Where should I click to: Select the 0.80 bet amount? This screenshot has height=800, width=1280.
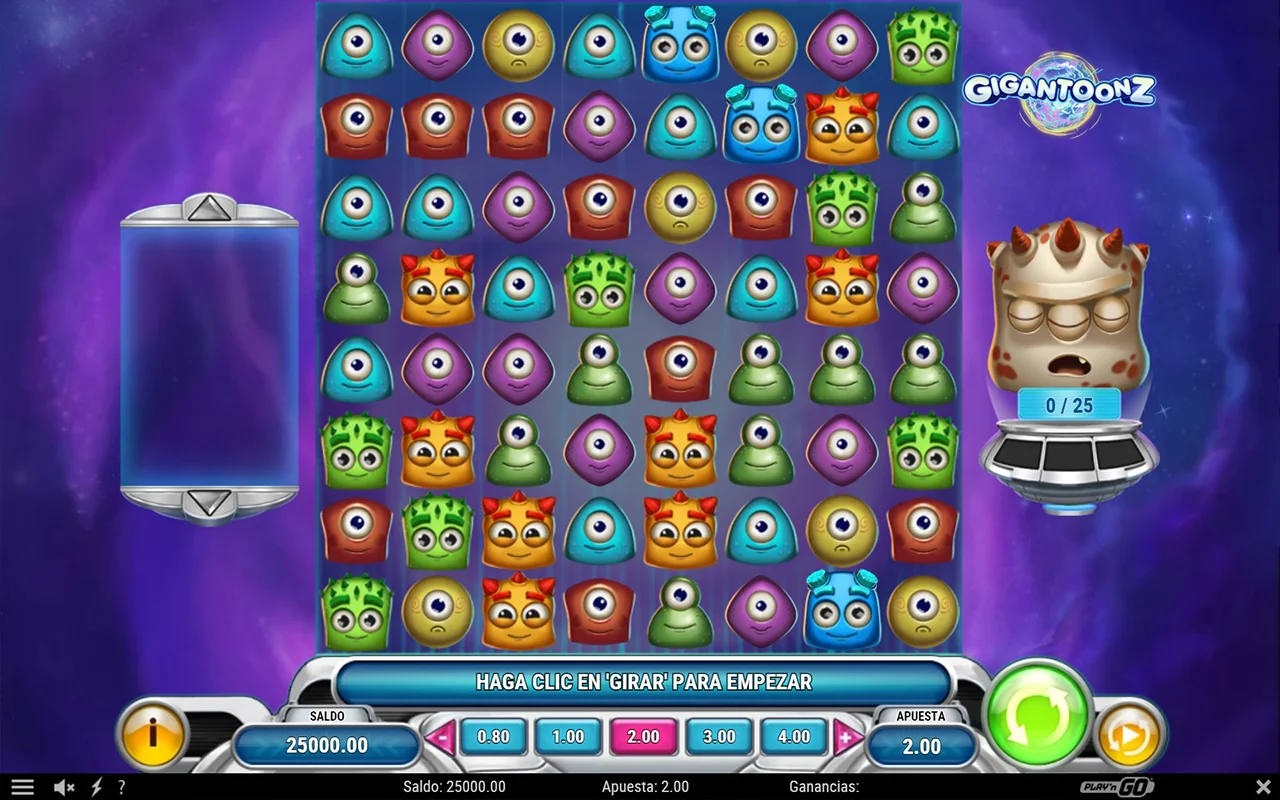coord(493,737)
